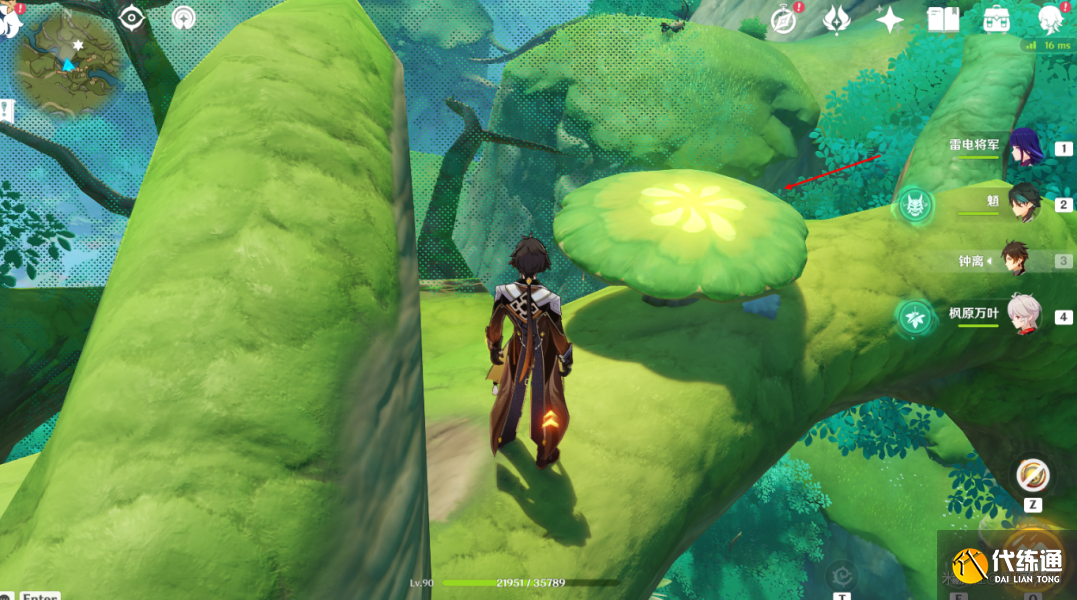
Task: Open the Paimon menu icon
Action: tap(8, 20)
